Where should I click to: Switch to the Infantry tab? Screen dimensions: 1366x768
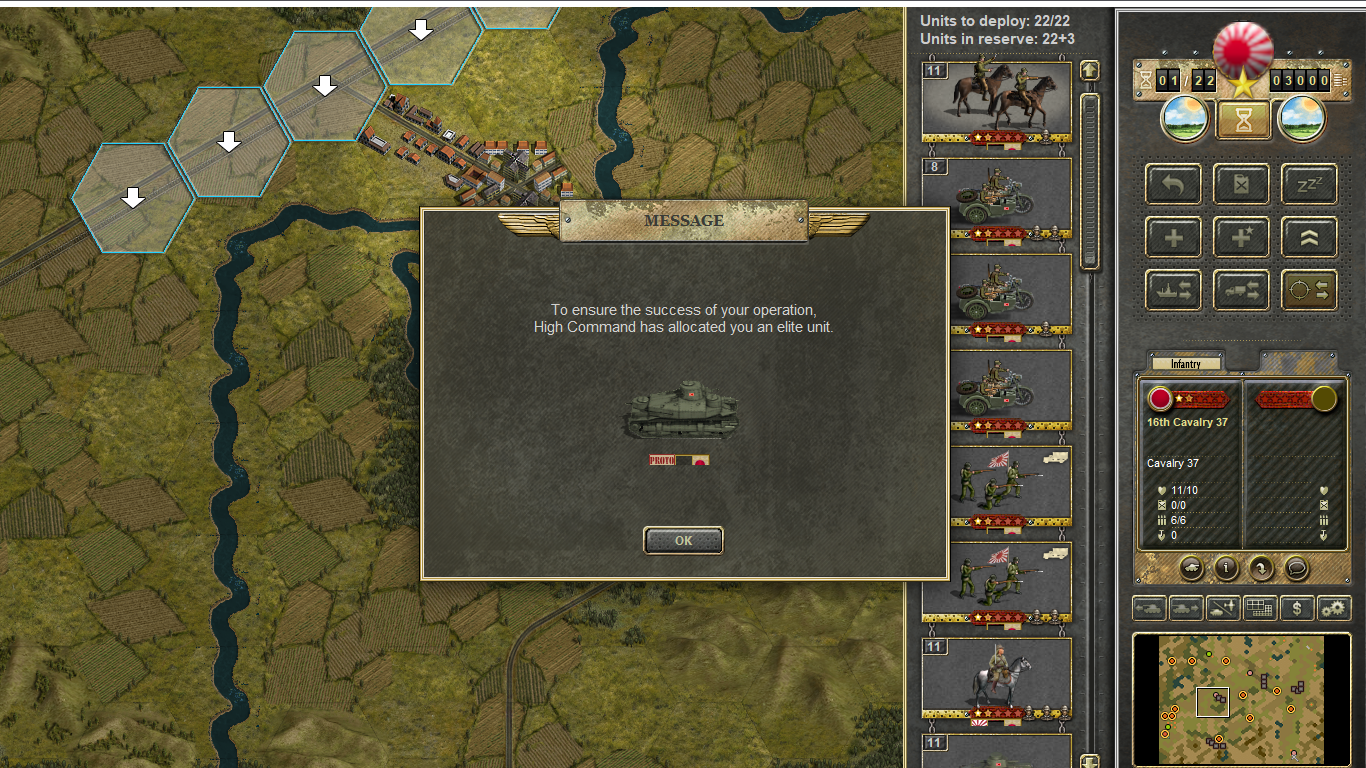tap(1187, 364)
